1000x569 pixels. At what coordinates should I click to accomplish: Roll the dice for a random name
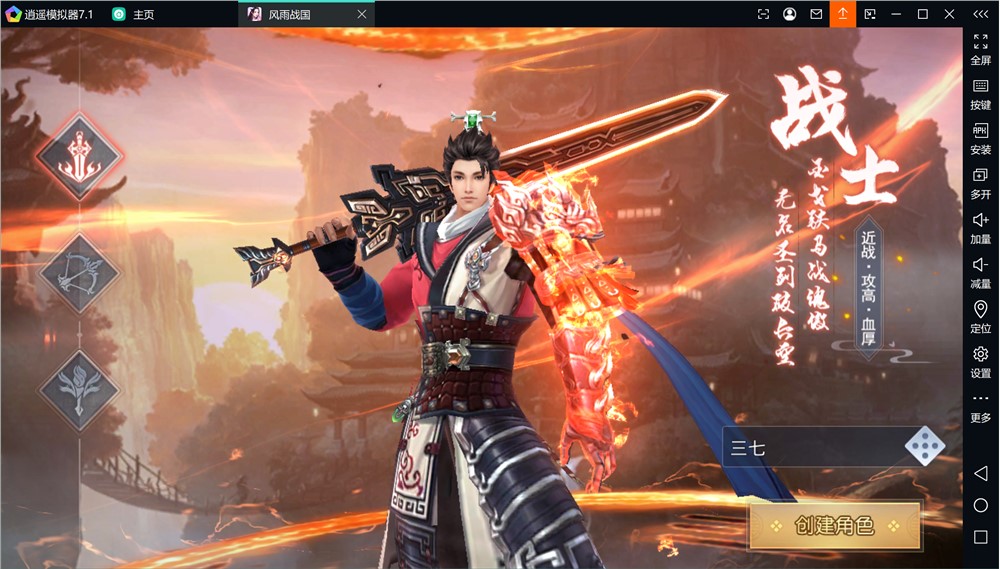pyautogui.click(x=923, y=447)
